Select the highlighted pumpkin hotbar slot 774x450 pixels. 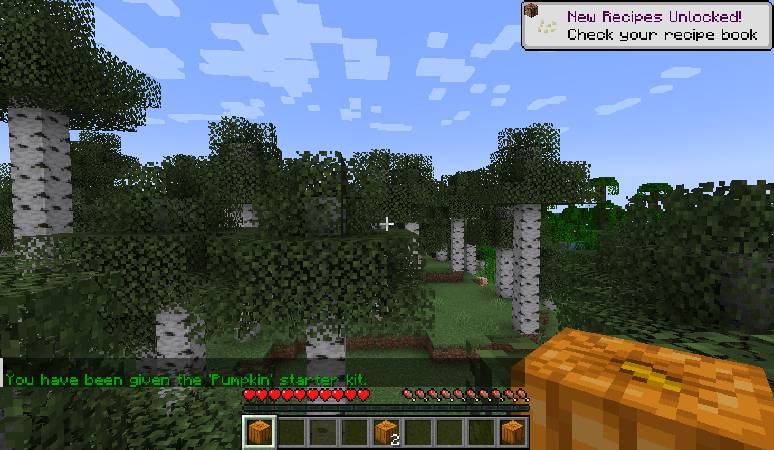point(258,432)
